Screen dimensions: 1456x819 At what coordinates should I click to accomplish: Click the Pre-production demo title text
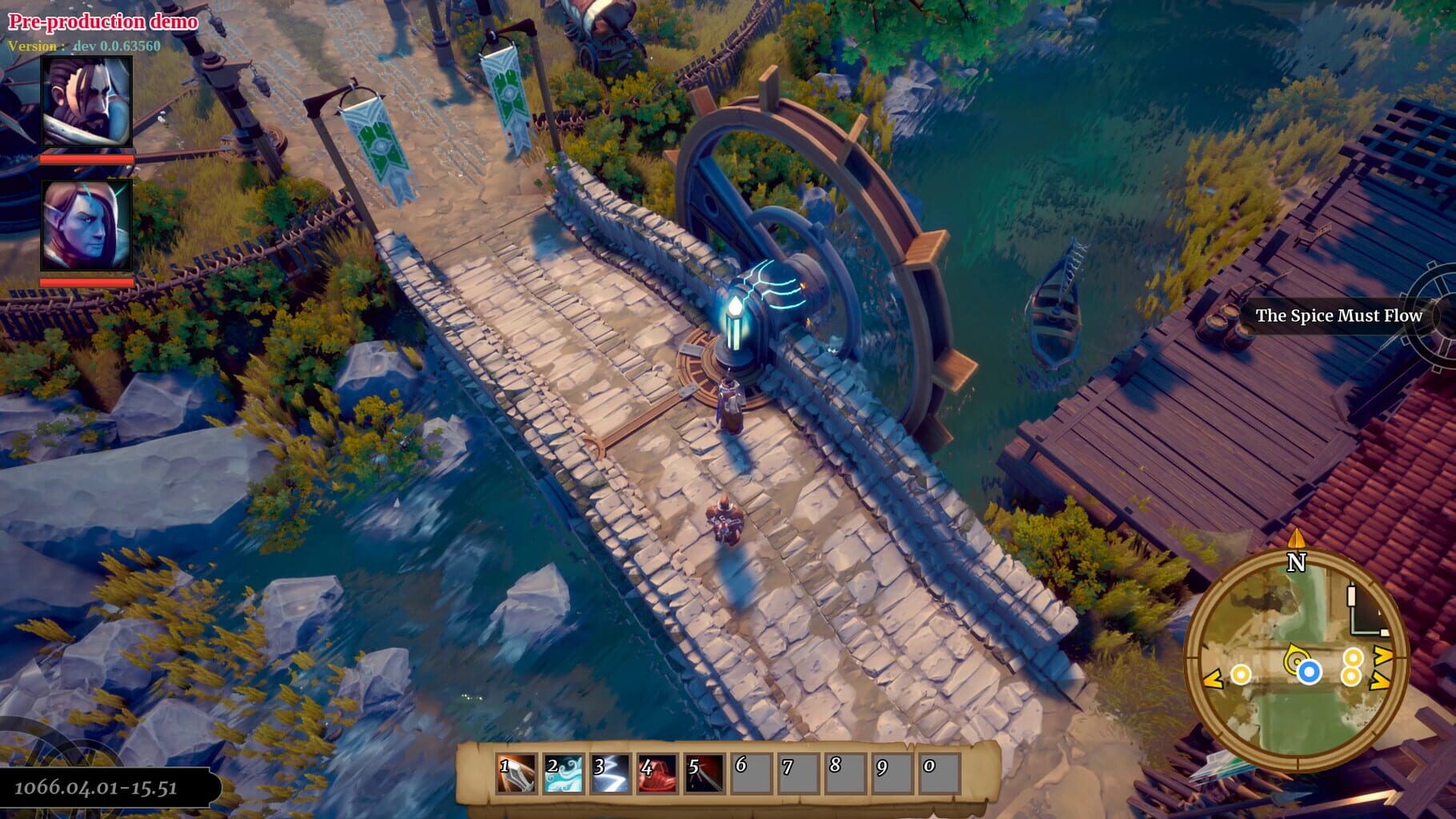(x=104, y=22)
